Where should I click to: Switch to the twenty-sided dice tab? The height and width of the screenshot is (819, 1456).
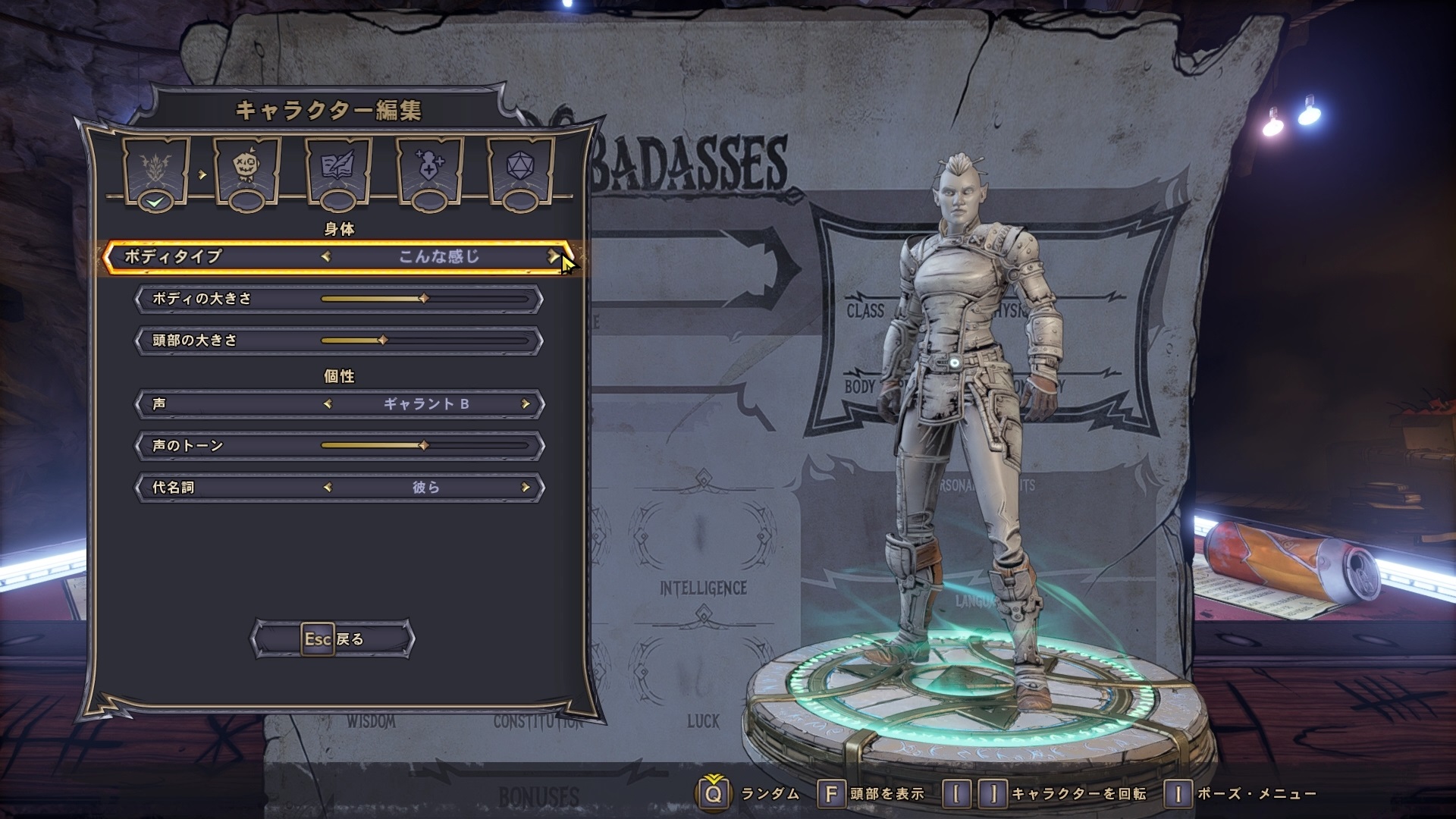click(520, 169)
